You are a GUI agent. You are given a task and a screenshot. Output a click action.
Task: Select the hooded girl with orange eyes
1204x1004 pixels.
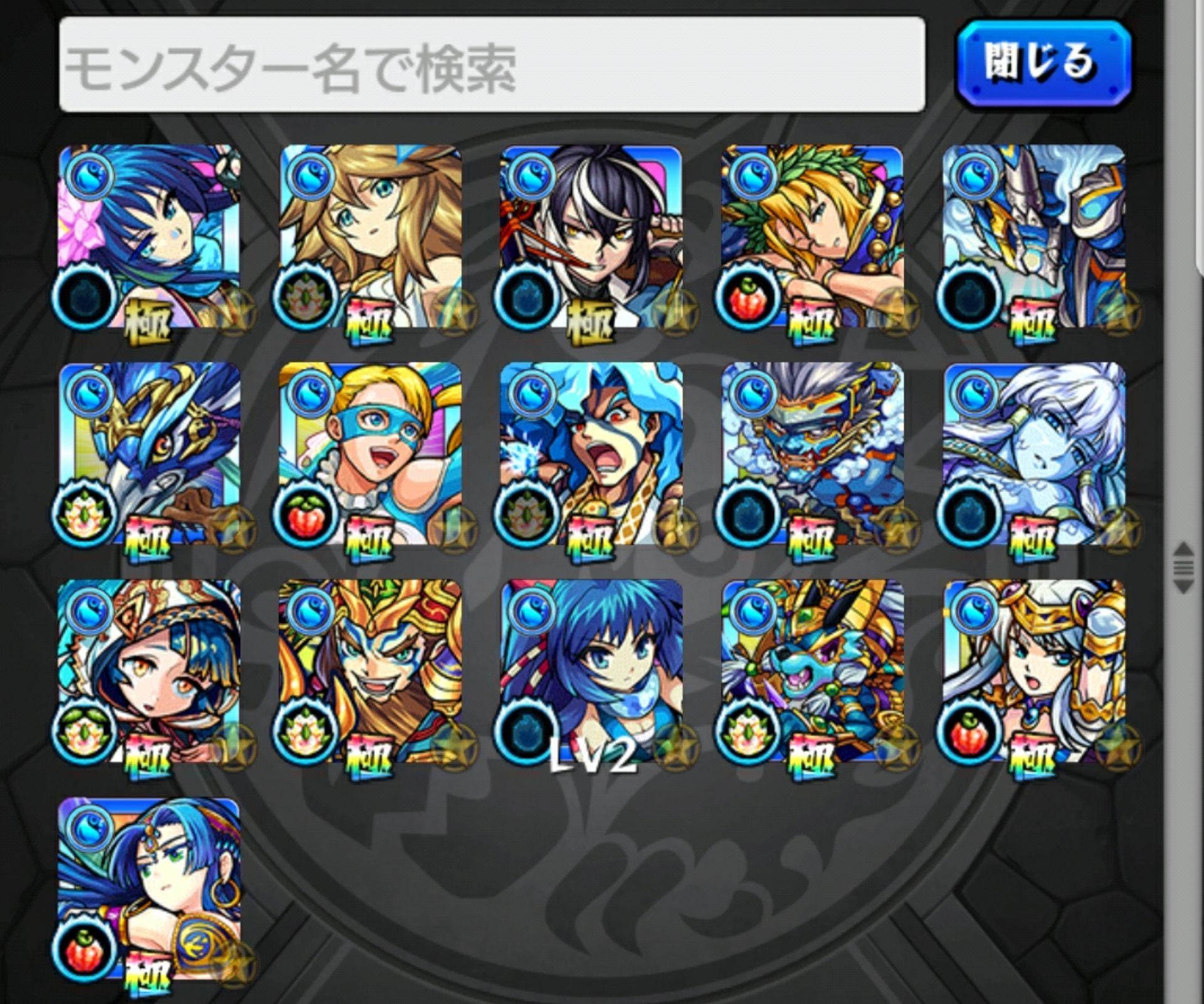(149, 671)
